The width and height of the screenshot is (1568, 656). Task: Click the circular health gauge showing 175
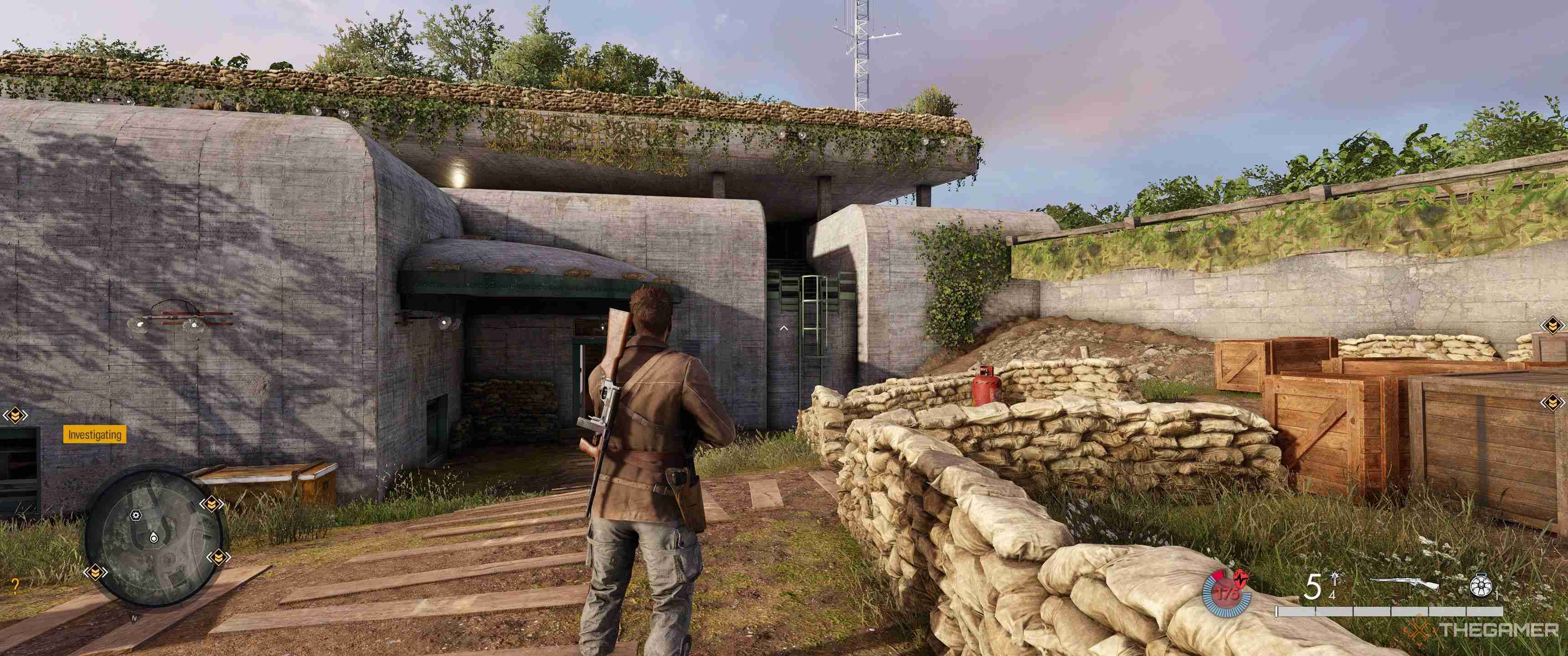click(x=1227, y=593)
